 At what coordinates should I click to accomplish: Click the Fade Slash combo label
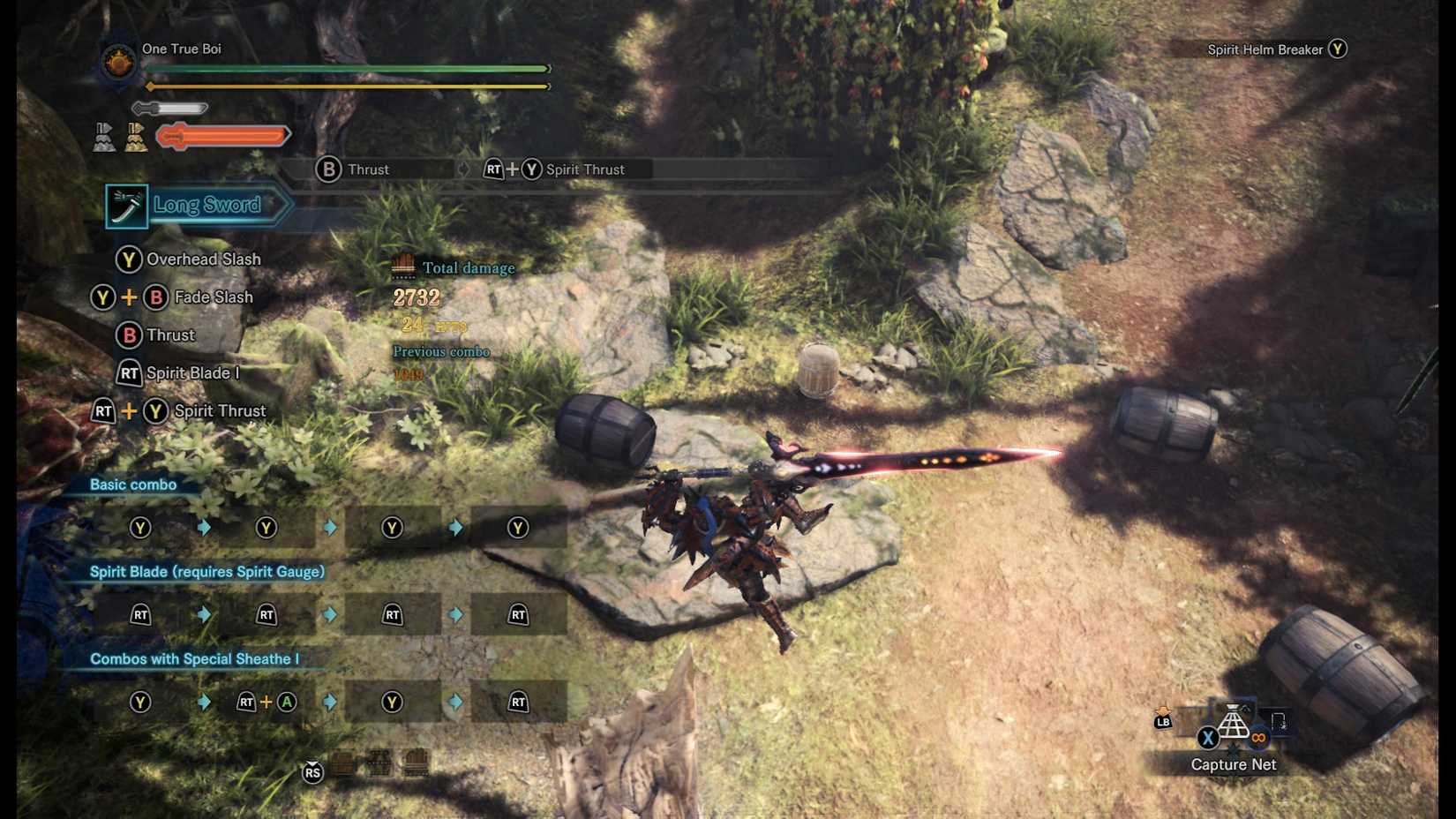pyautogui.click(x=214, y=297)
